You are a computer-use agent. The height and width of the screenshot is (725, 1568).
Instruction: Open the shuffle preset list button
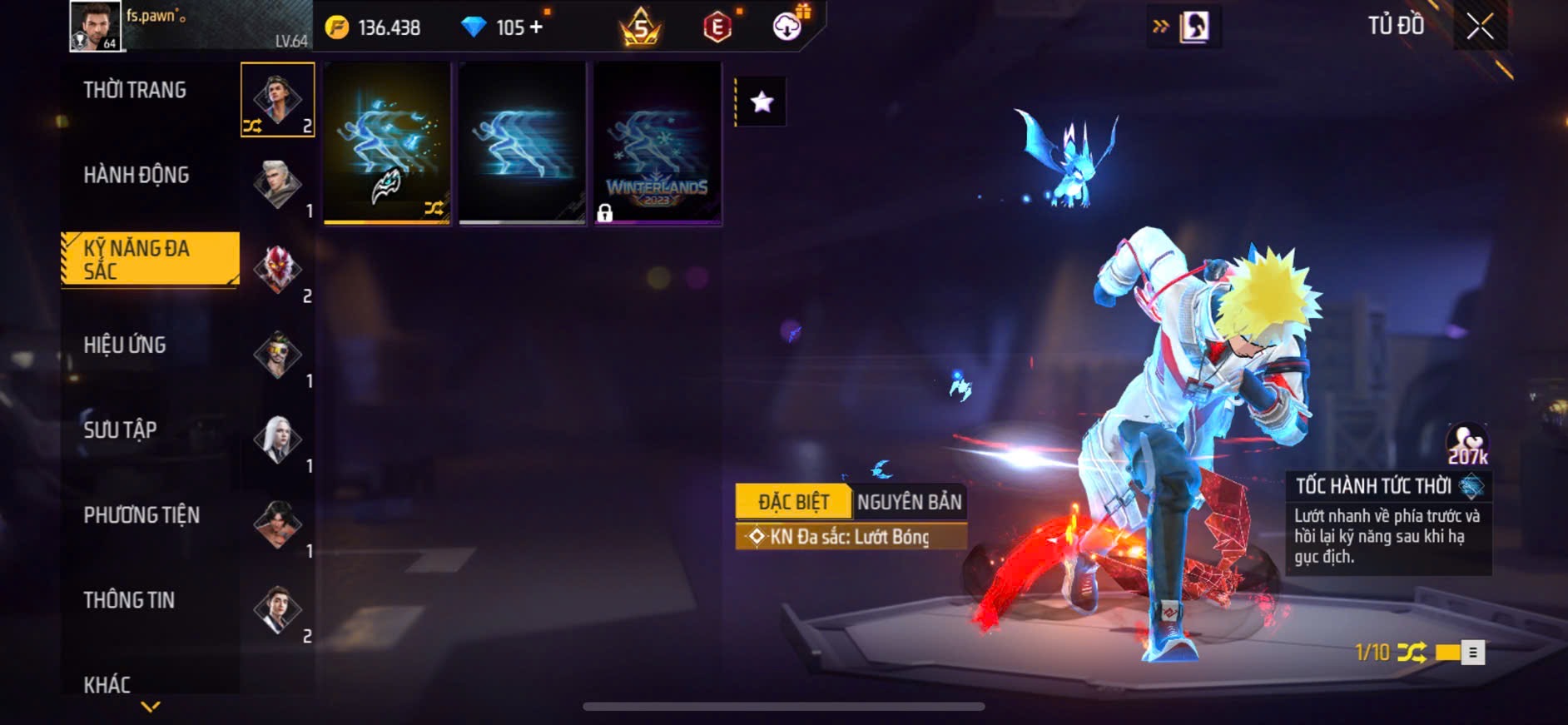point(1472,653)
